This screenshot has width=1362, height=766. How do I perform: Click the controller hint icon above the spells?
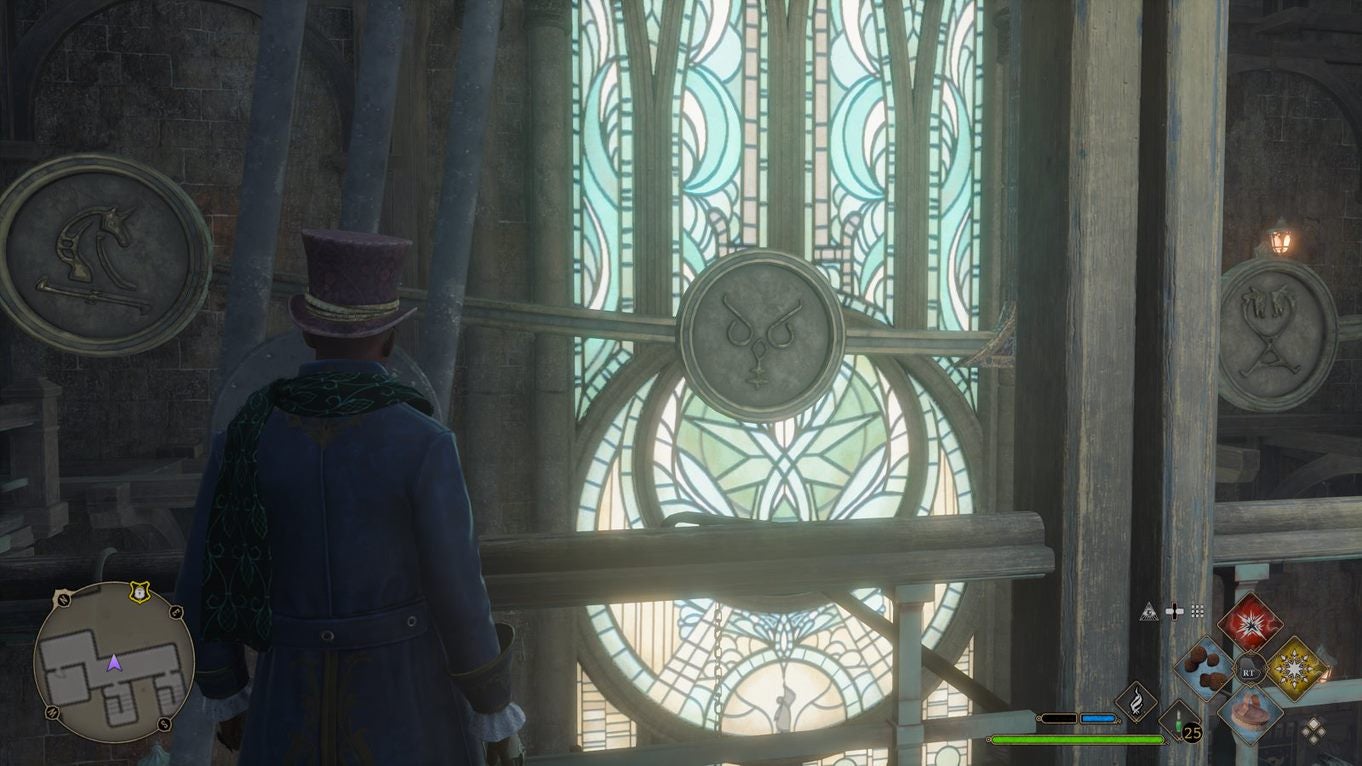[x=1176, y=611]
